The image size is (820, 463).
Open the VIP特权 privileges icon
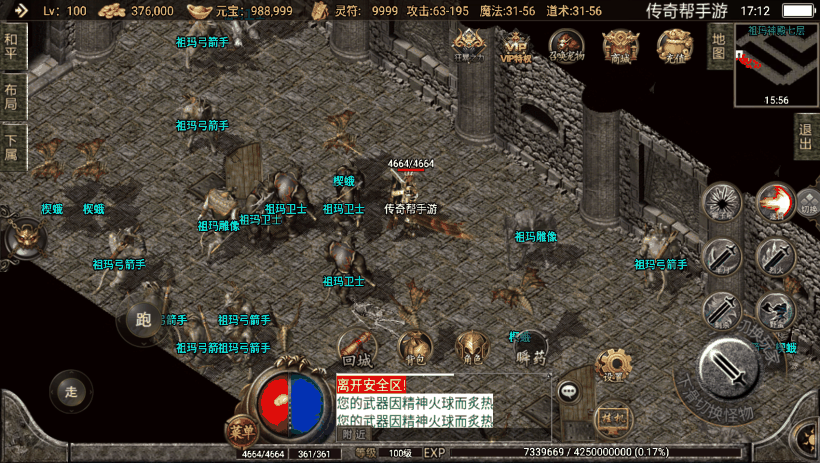tap(516, 45)
